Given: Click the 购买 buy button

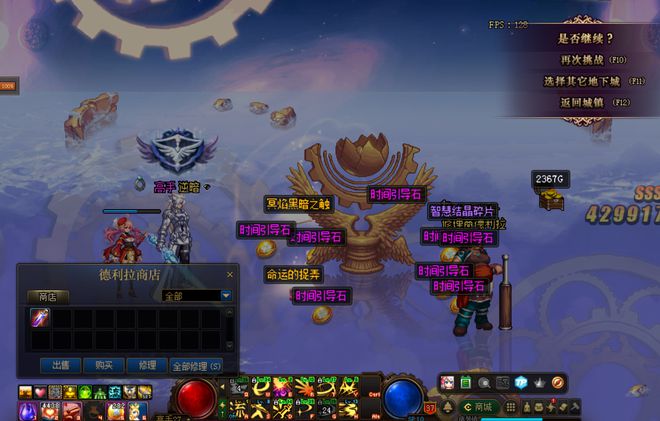Looking at the screenshot, I should point(102,365).
